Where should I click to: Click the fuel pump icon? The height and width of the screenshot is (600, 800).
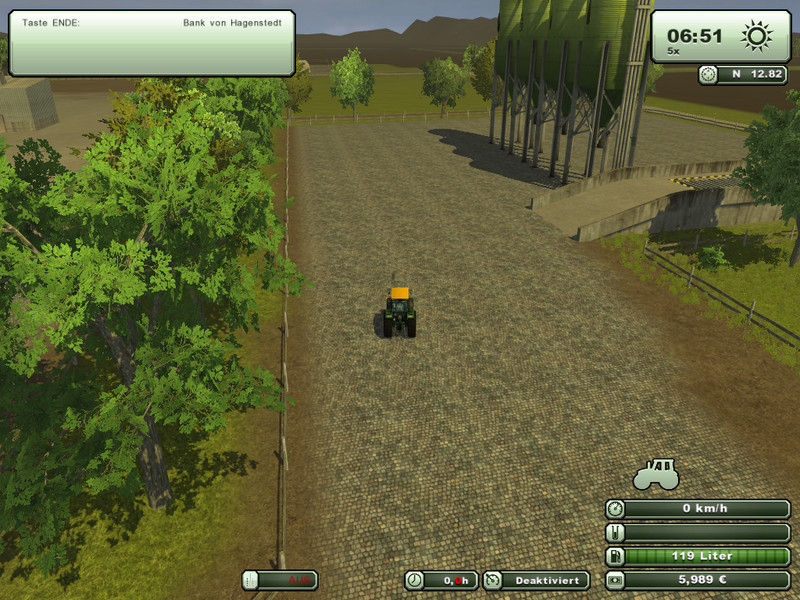click(x=615, y=556)
